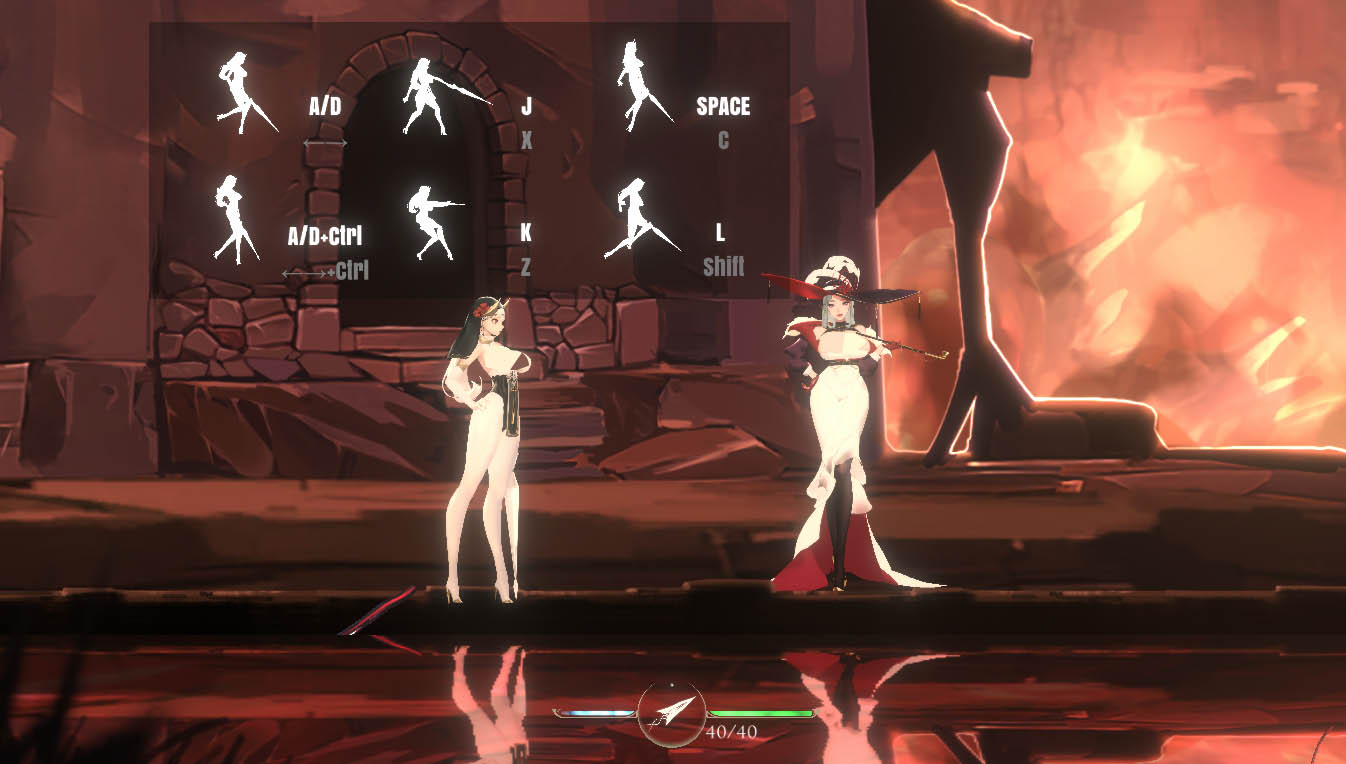Screen dimensions: 1346x764
Task: Select the C alternate jump key label
Action: [x=724, y=141]
